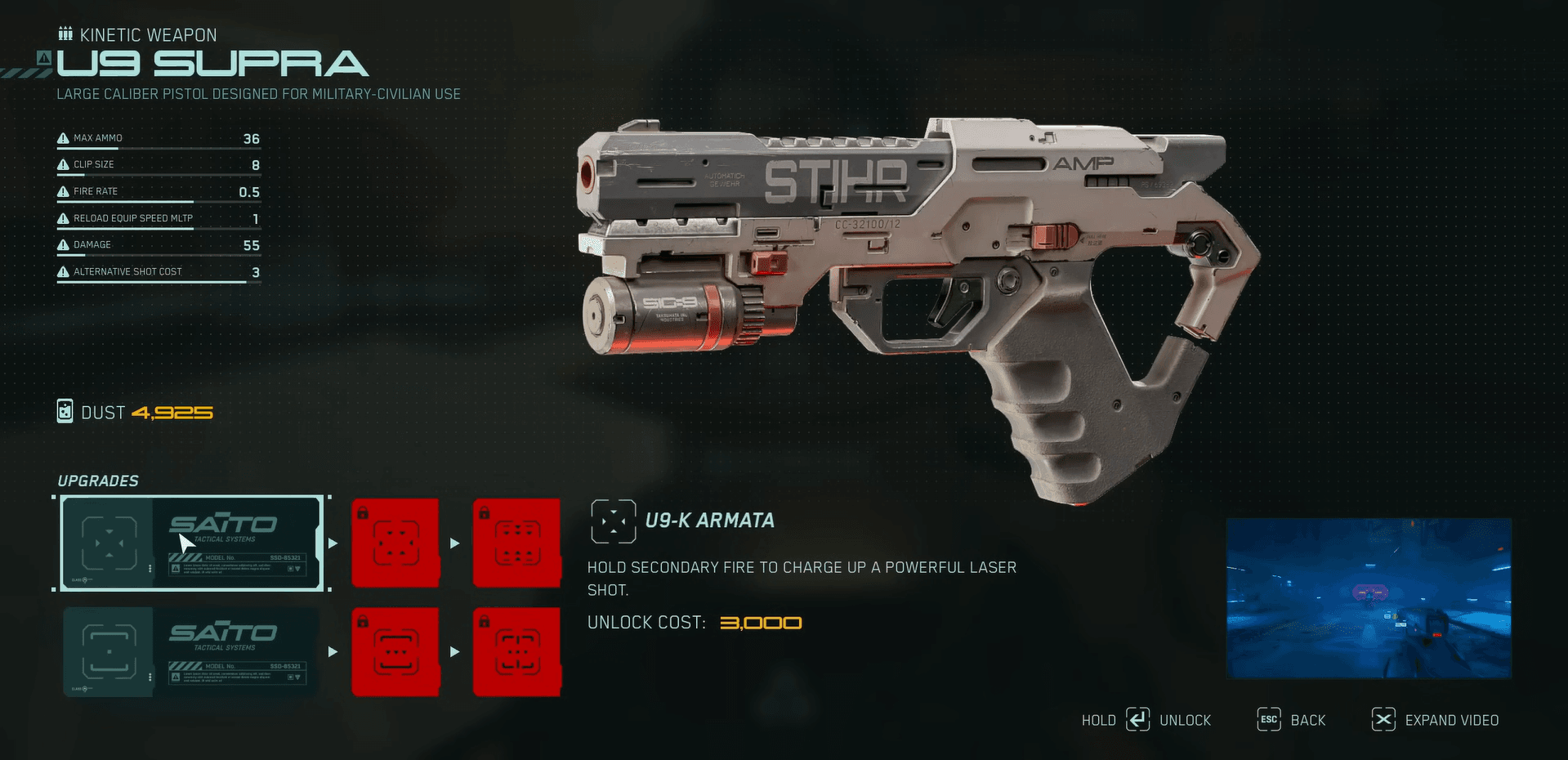Viewport: 1568px width, 760px height.
Task: Select locked upgrade with three dots between brackets
Action: [x=395, y=651]
